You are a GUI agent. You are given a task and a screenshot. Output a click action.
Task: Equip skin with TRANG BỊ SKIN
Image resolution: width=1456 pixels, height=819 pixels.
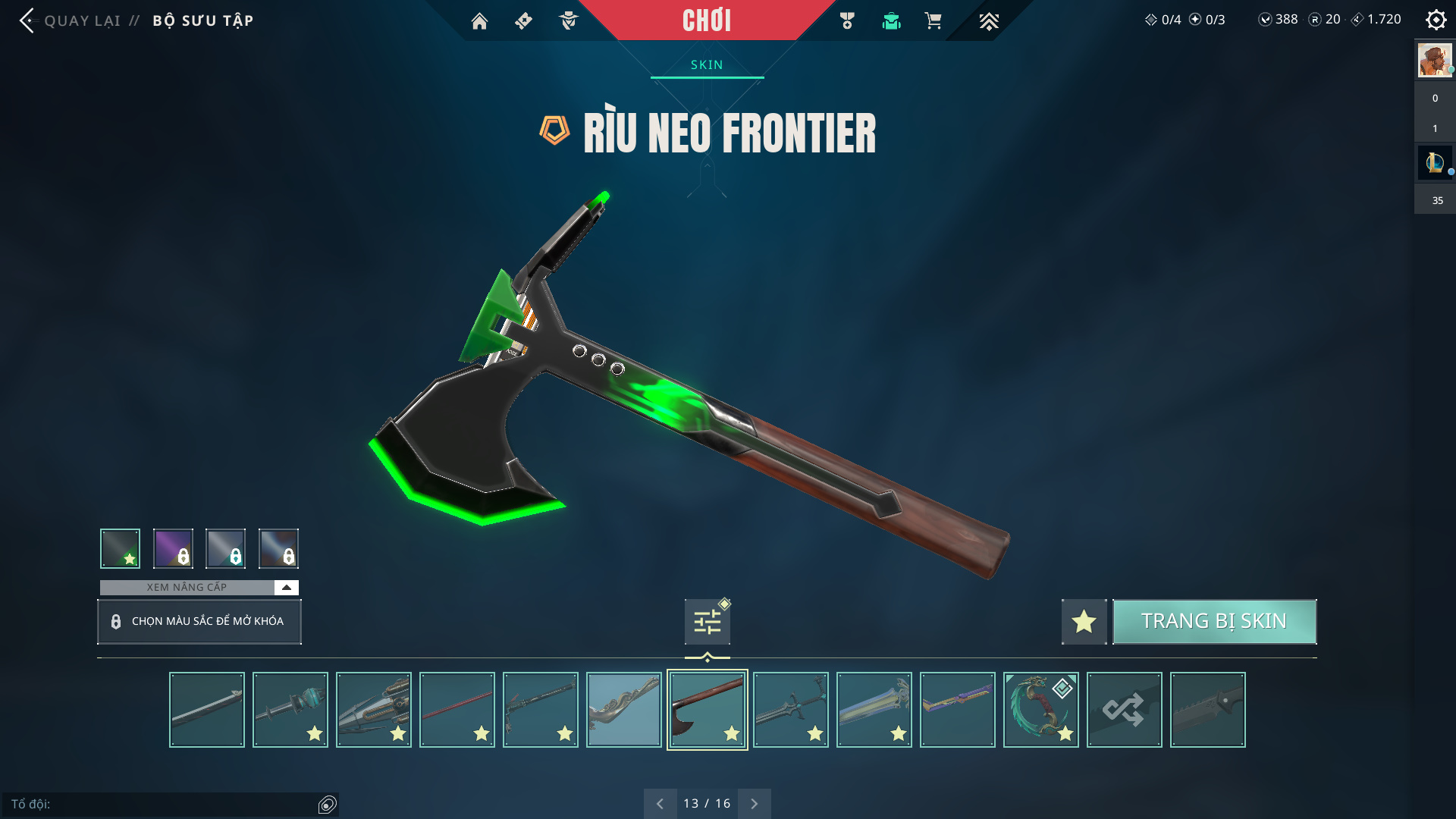click(x=1214, y=622)
